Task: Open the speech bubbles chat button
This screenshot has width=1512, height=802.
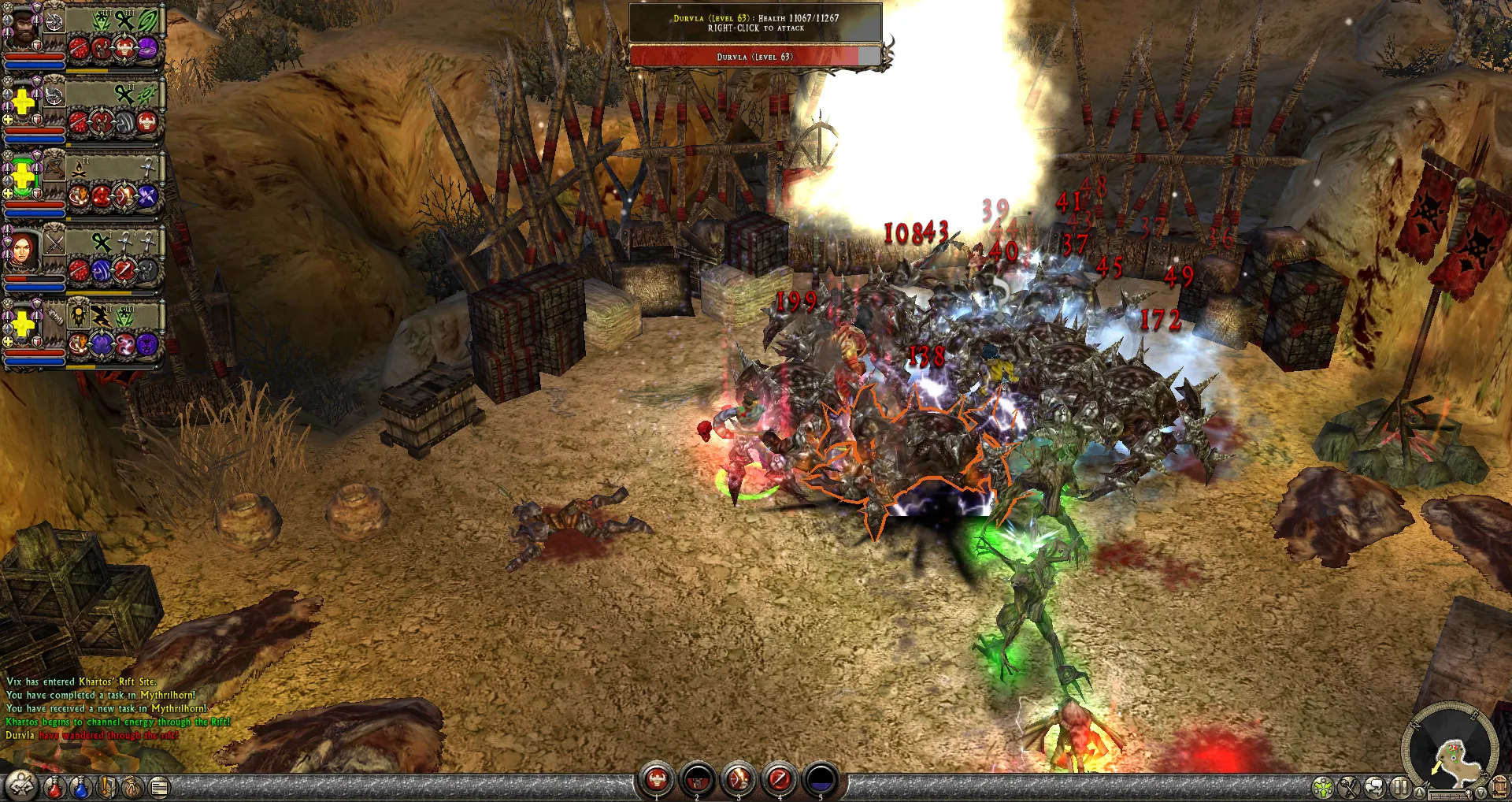Action: pyautogui.click(x=1375, y=786)
